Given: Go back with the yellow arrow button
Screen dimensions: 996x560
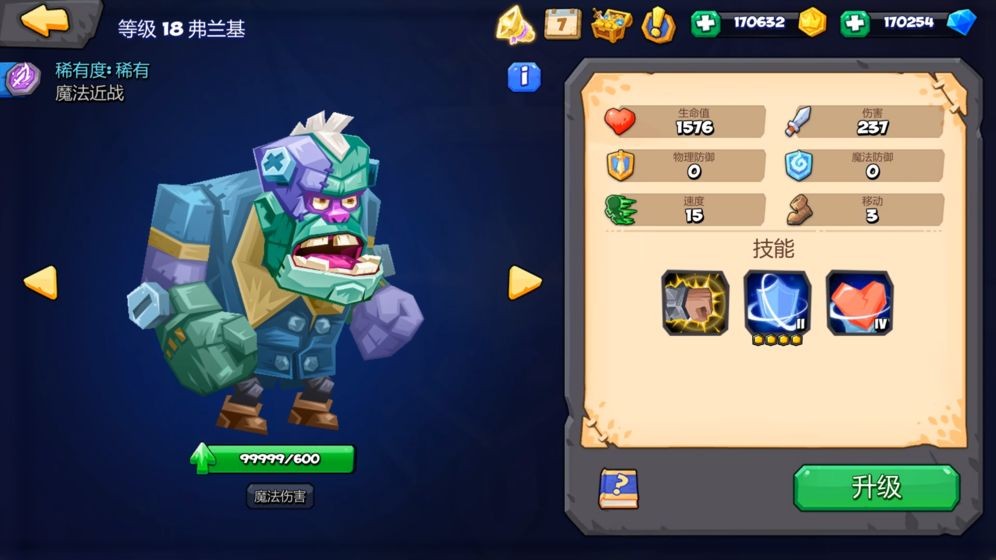Looking at the screenshot, I should (x=45, y=21).
